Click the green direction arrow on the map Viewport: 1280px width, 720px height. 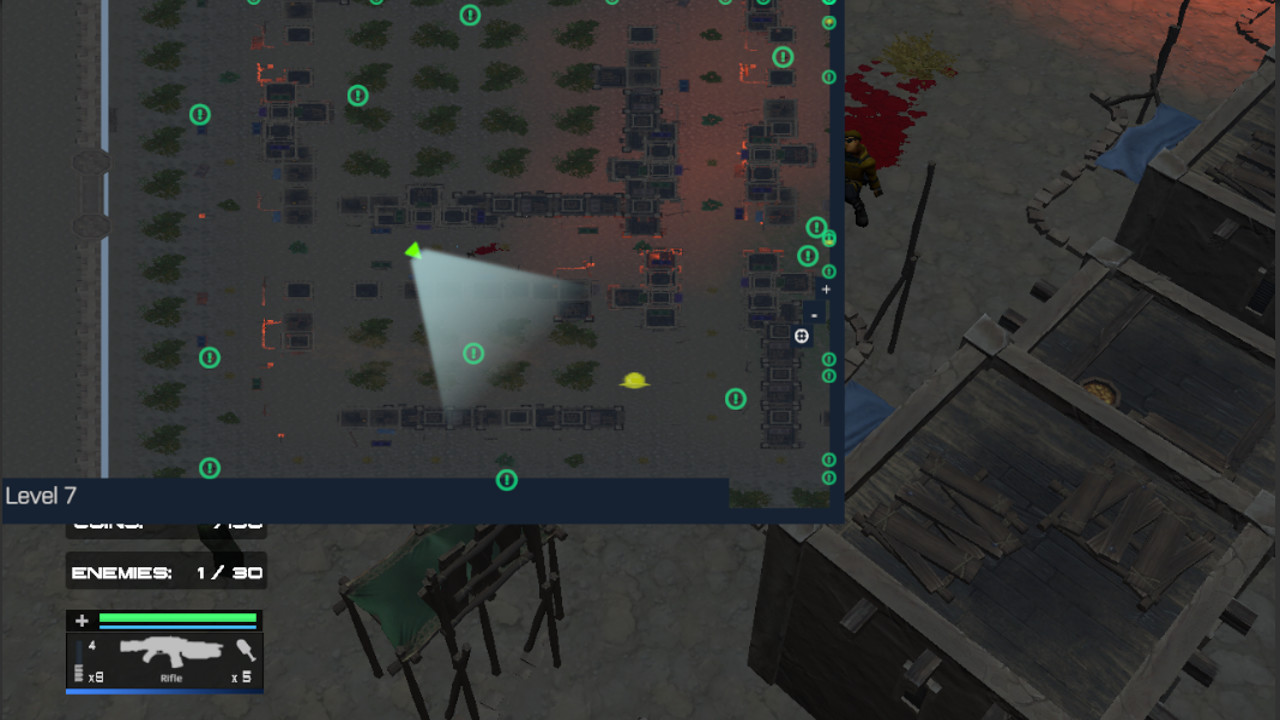pos(412,251)
